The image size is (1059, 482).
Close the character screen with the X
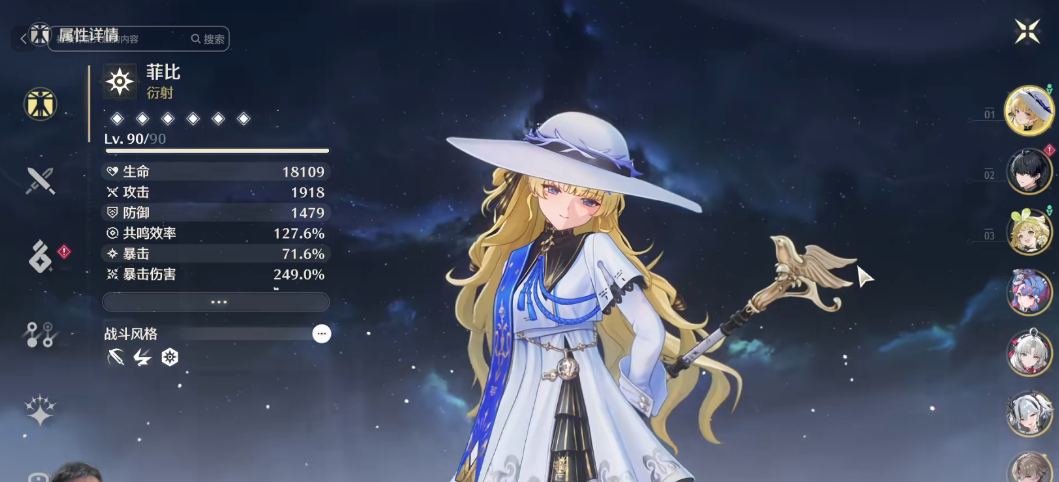(x=1028, y=32)
